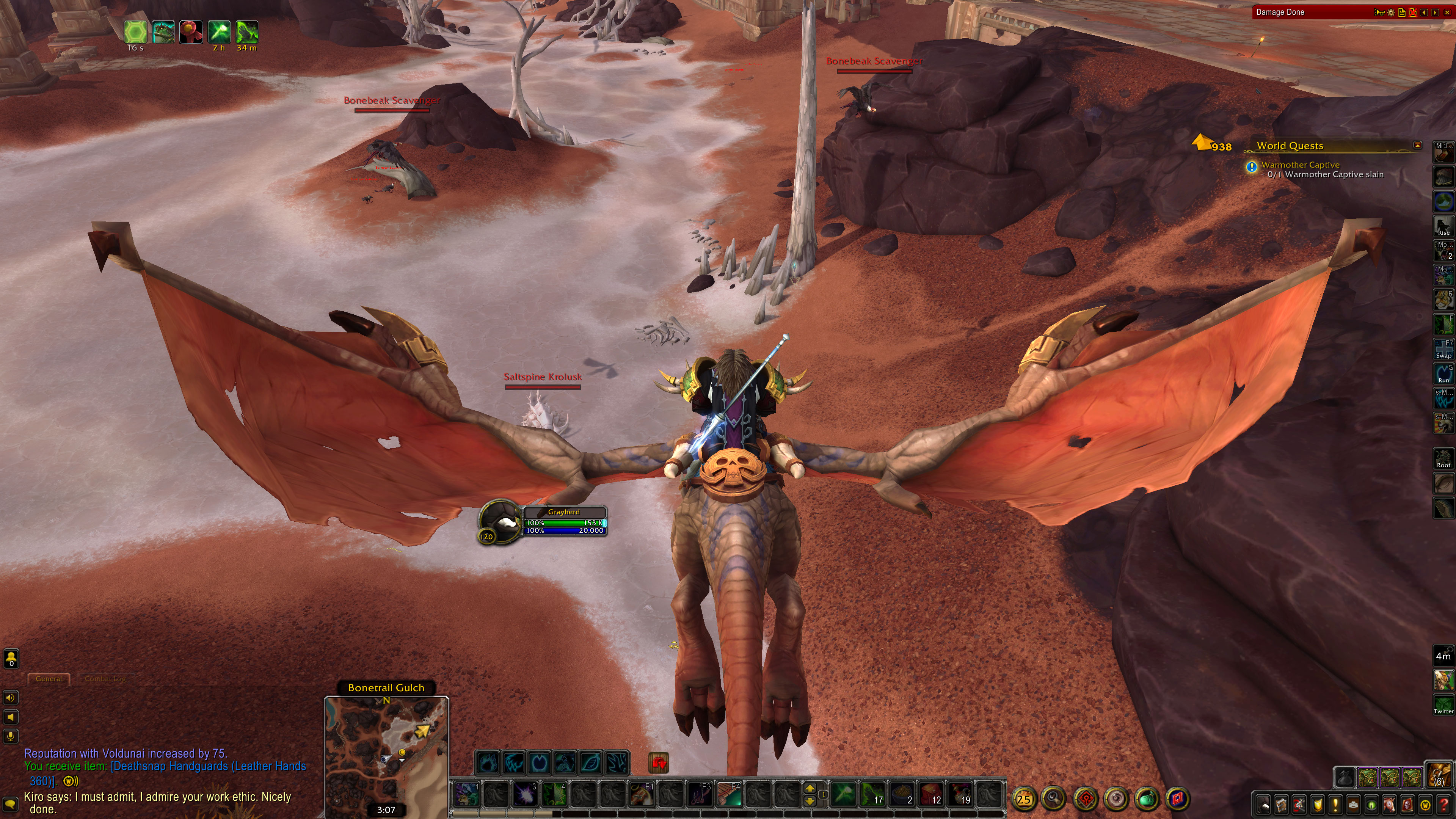Collapse the World Quests tracker
This screenshot has height=819, width=1456.
1418,145
